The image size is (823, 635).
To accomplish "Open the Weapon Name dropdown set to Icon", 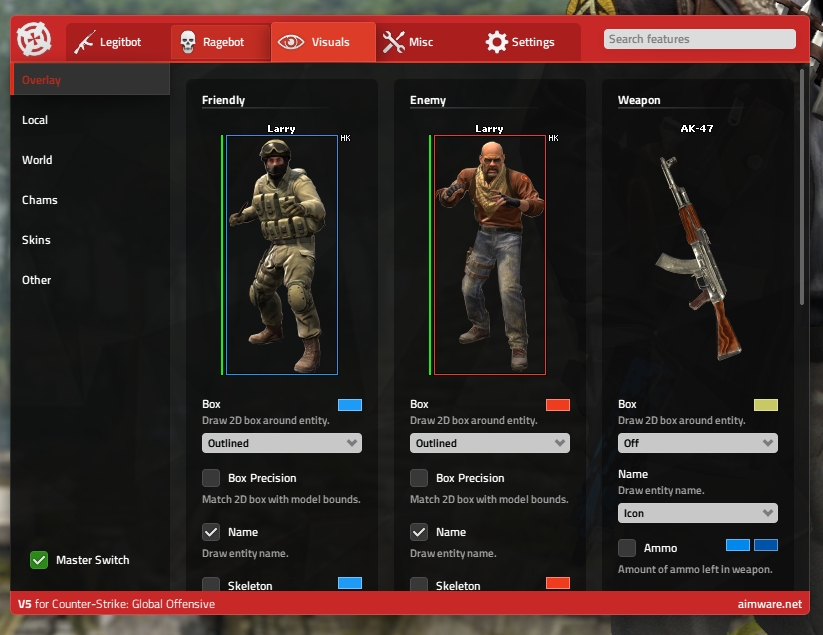I will point(697,513).
